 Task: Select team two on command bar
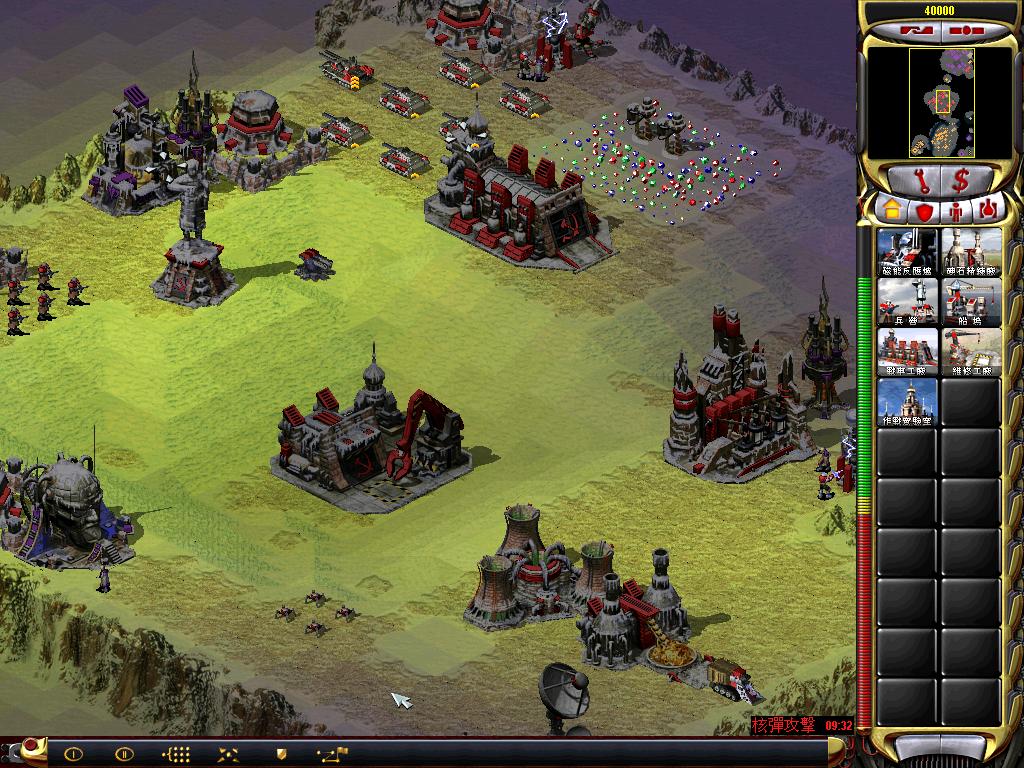click(124, 754)
